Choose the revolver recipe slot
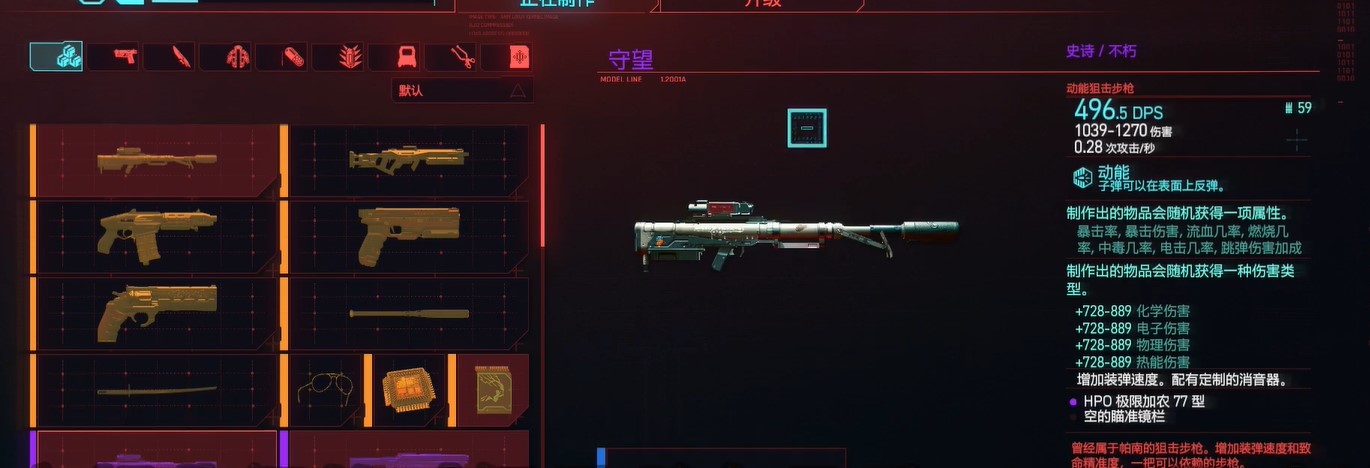 point(156,313)
